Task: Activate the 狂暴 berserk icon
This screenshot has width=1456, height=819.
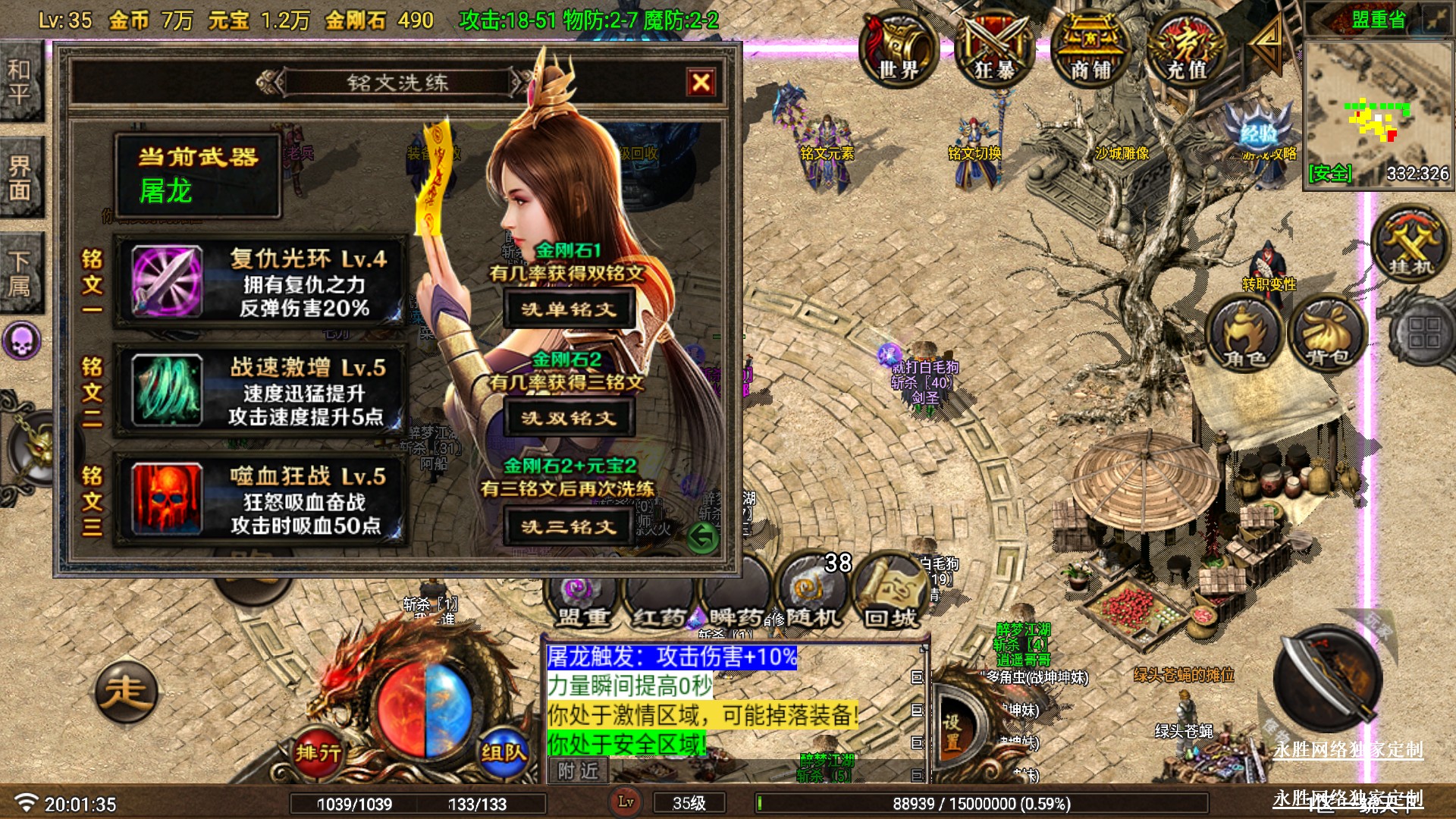Action: click(x=995, y=49)
